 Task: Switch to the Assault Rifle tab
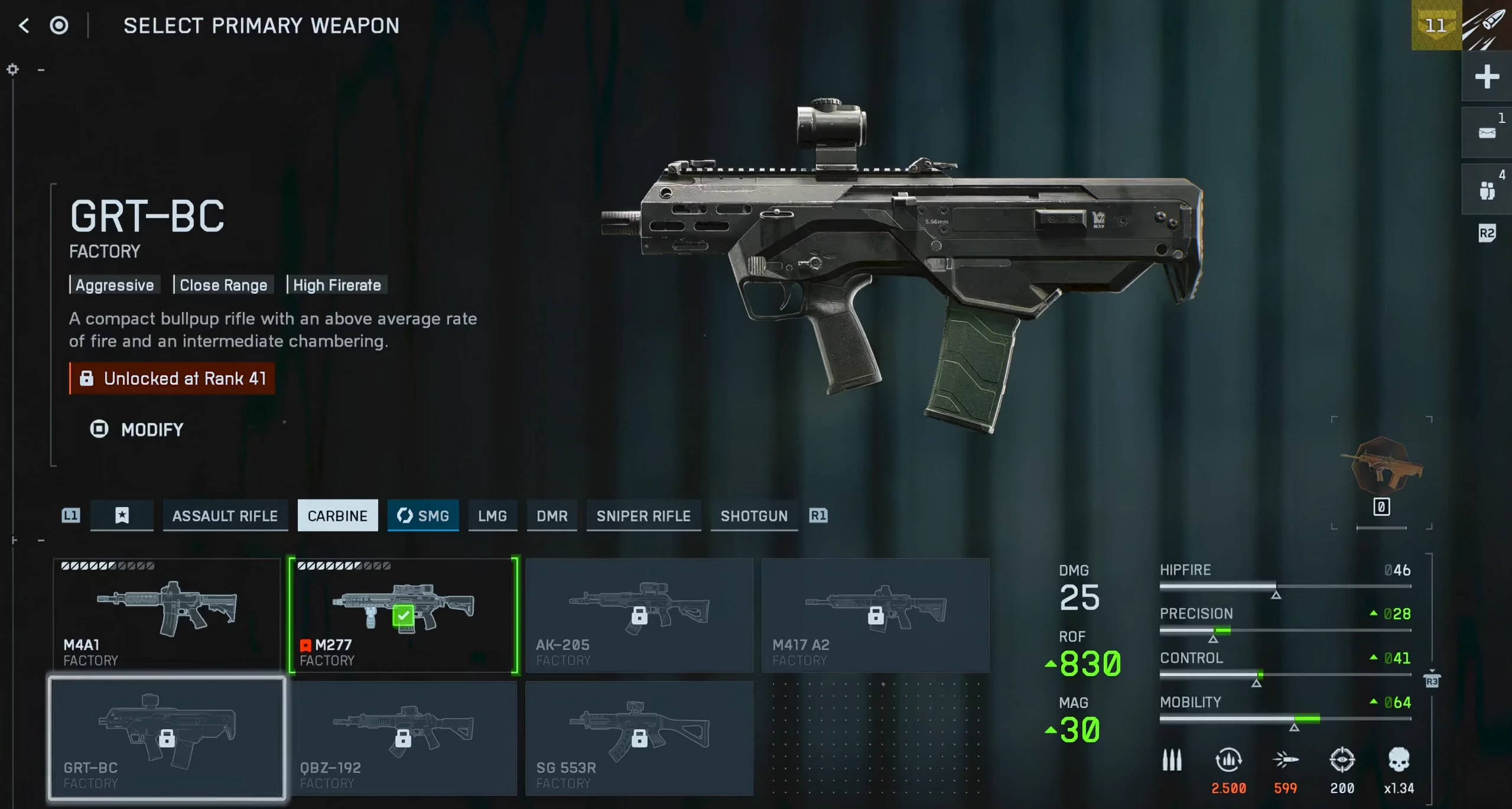coord(225,516)
